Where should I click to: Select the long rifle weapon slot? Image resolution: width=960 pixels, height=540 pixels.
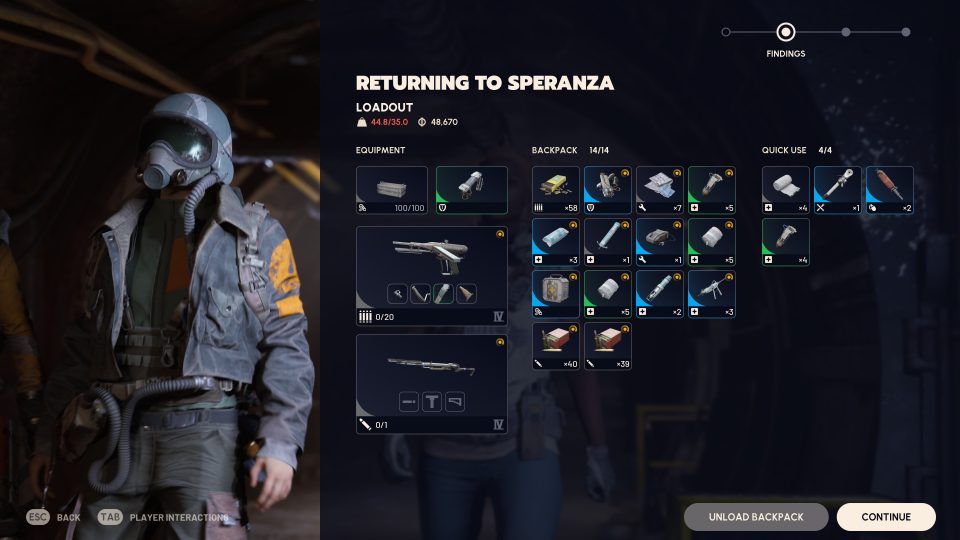coord(431,383)
